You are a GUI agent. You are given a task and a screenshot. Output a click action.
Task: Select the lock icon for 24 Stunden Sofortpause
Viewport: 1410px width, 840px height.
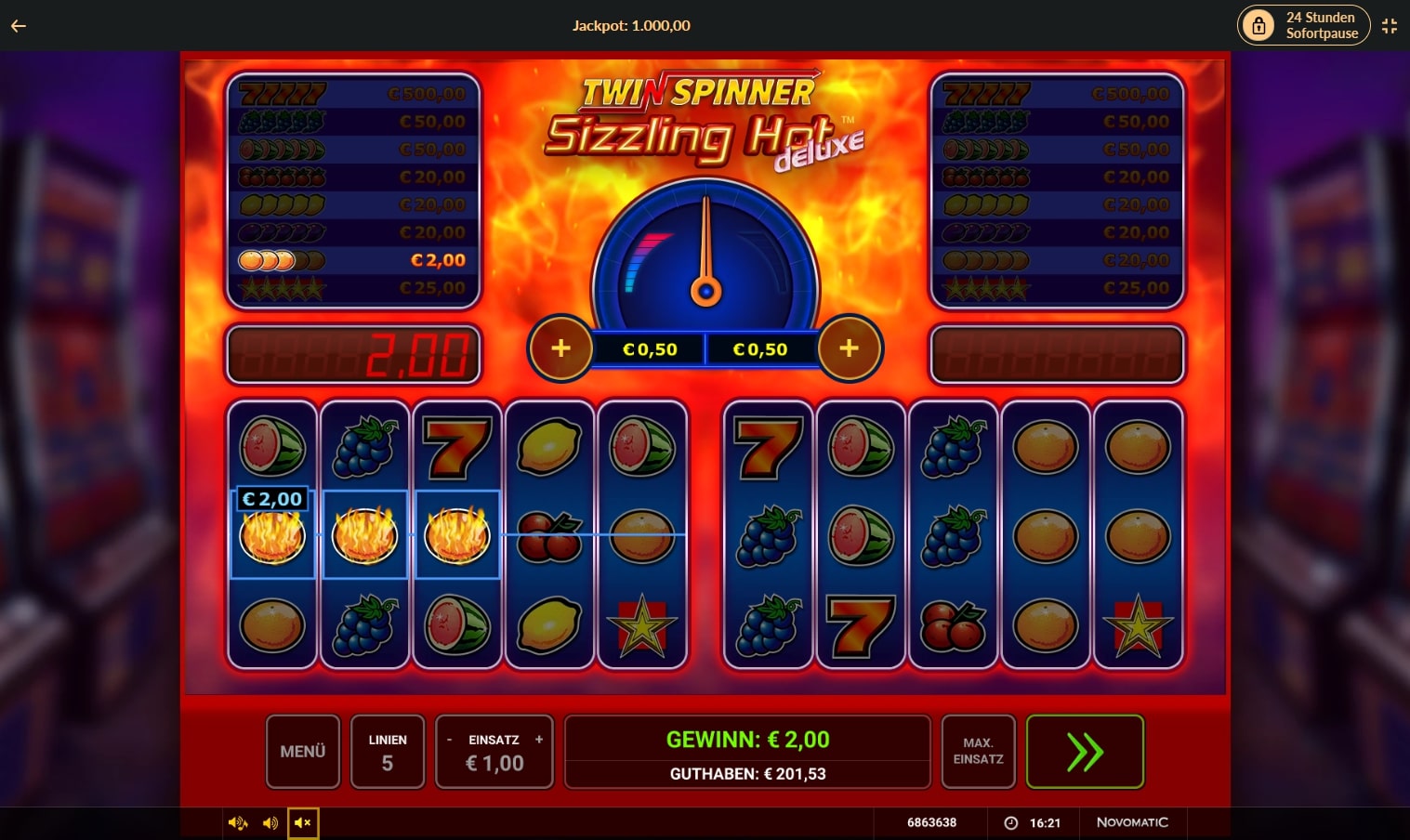pos(1259,25)
